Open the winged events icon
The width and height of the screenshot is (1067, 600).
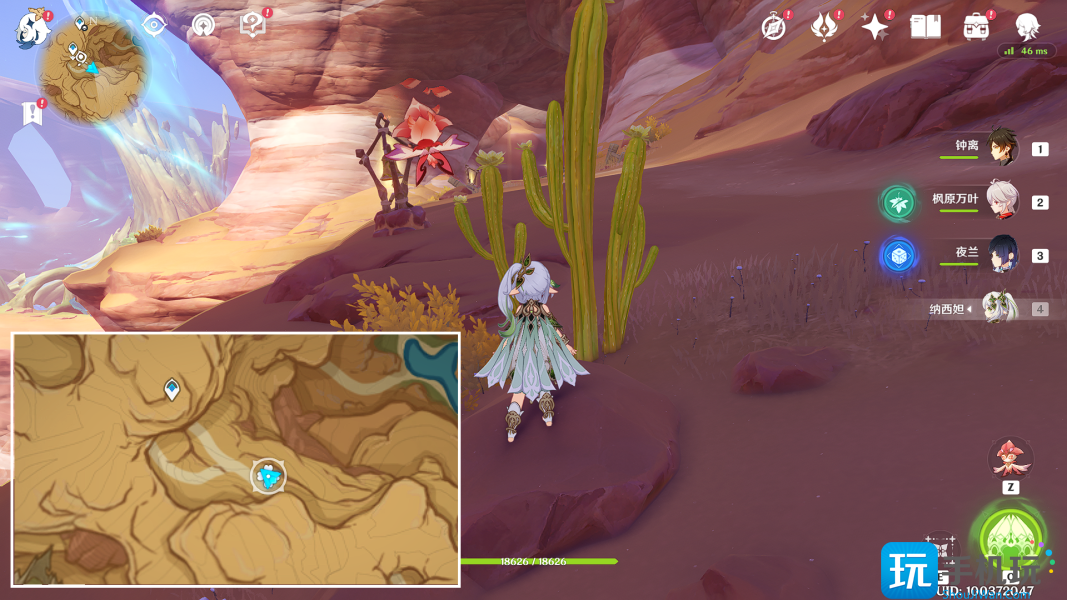pos(824,27)
